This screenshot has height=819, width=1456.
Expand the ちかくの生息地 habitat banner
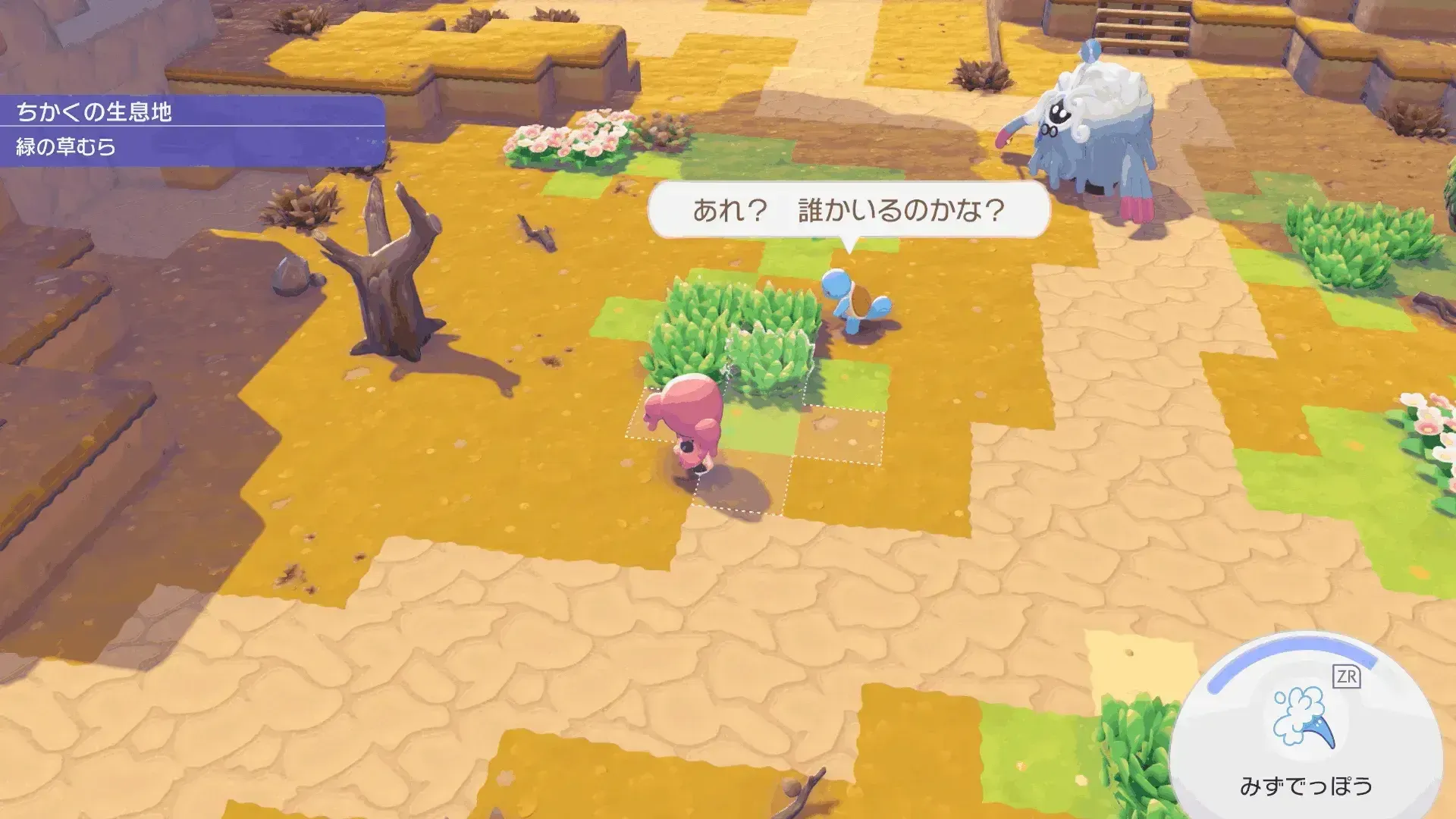[95, 112]
